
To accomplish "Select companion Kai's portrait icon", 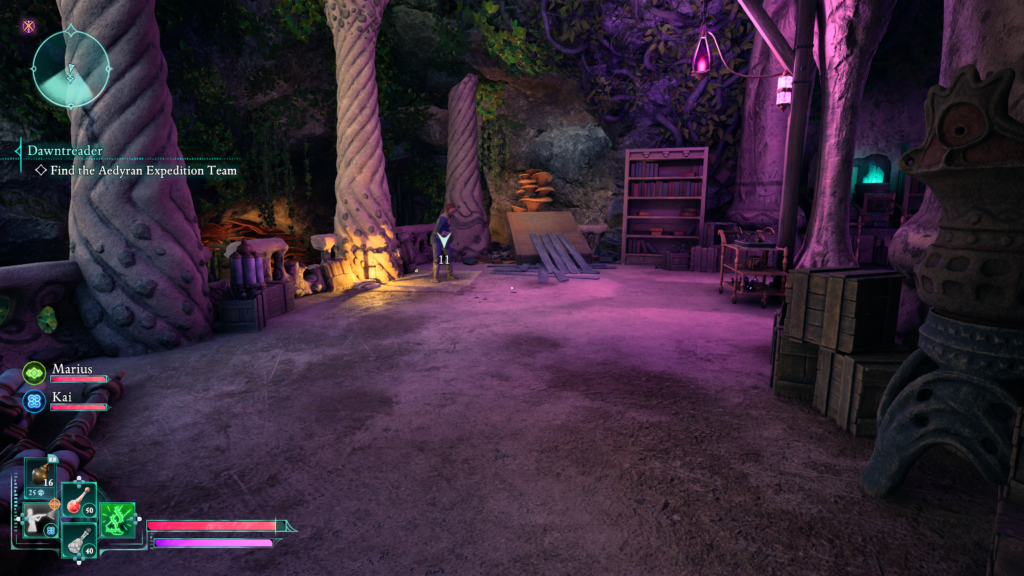I will tap(34, 401).
